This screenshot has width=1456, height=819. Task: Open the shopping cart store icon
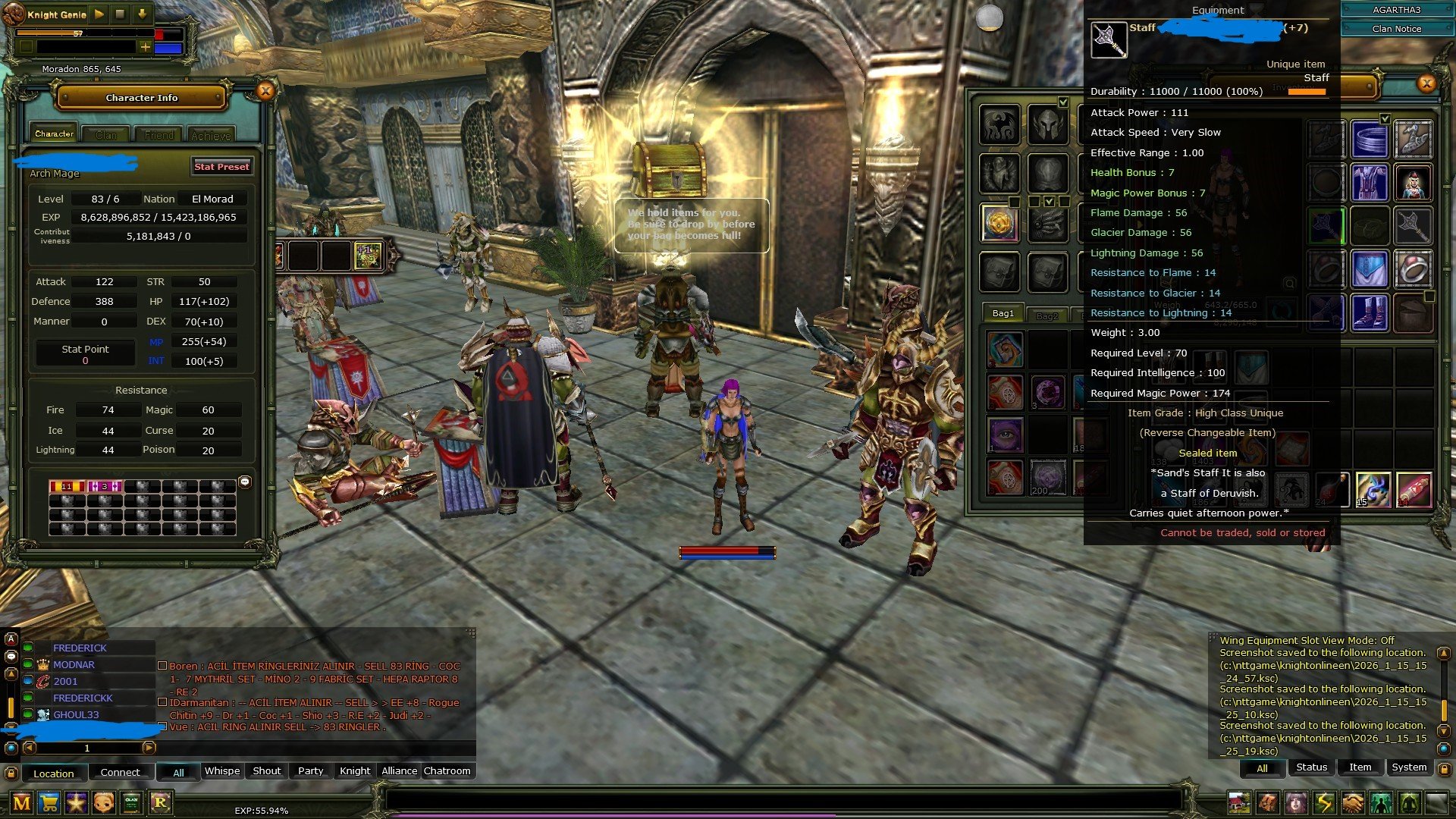click(49, 802)
